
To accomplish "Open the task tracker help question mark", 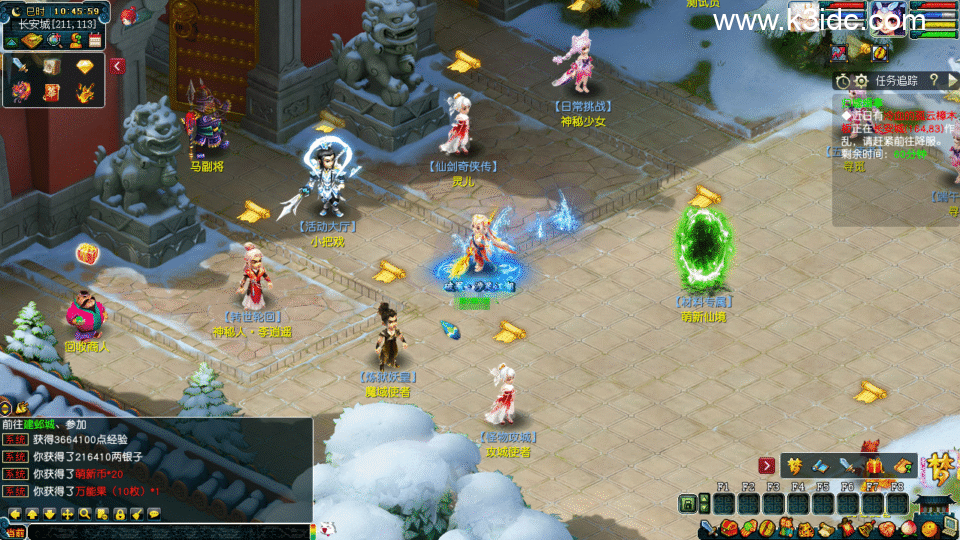I will coord(934,80).
